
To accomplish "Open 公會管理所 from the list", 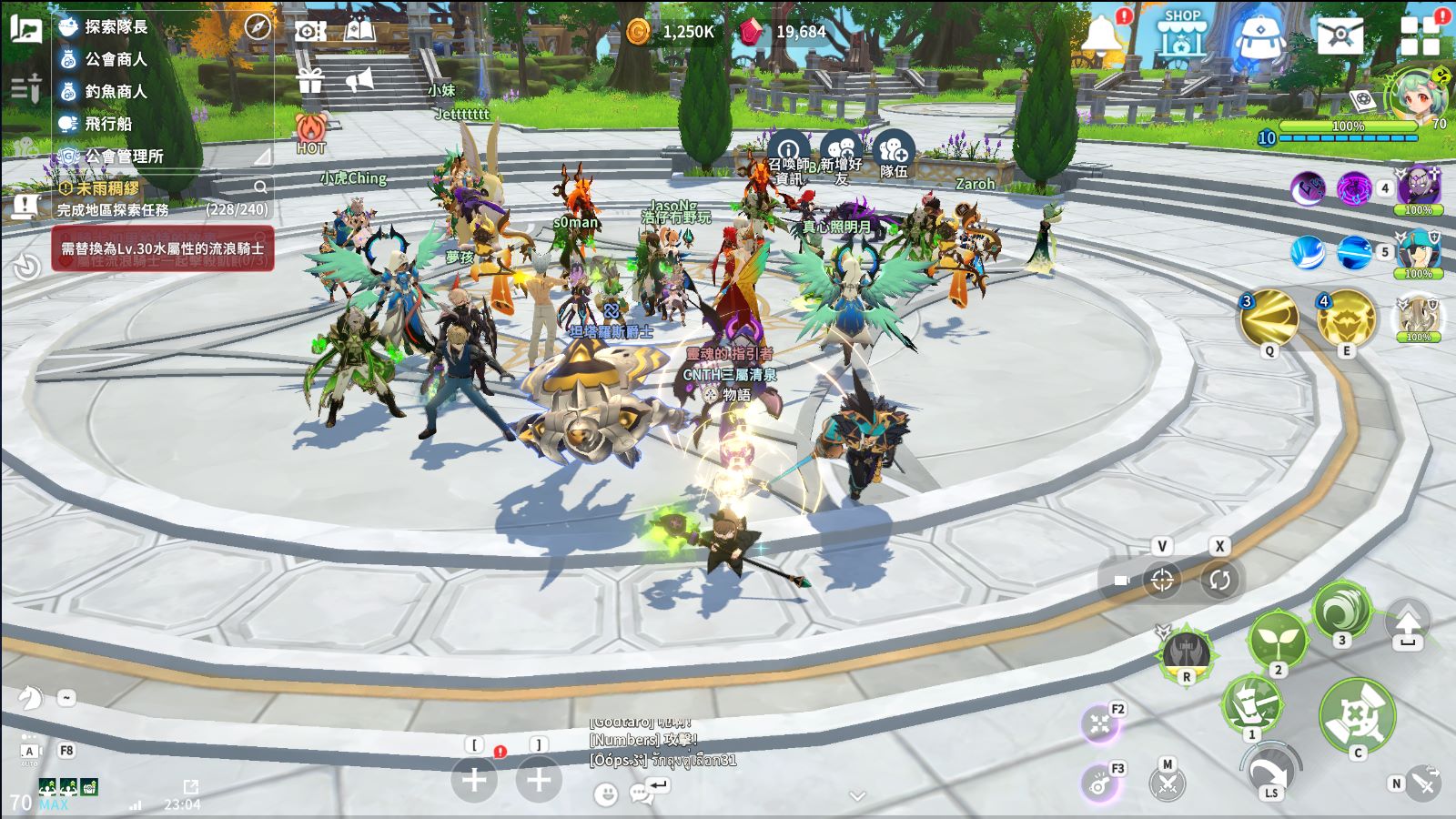I will point(124,157).
